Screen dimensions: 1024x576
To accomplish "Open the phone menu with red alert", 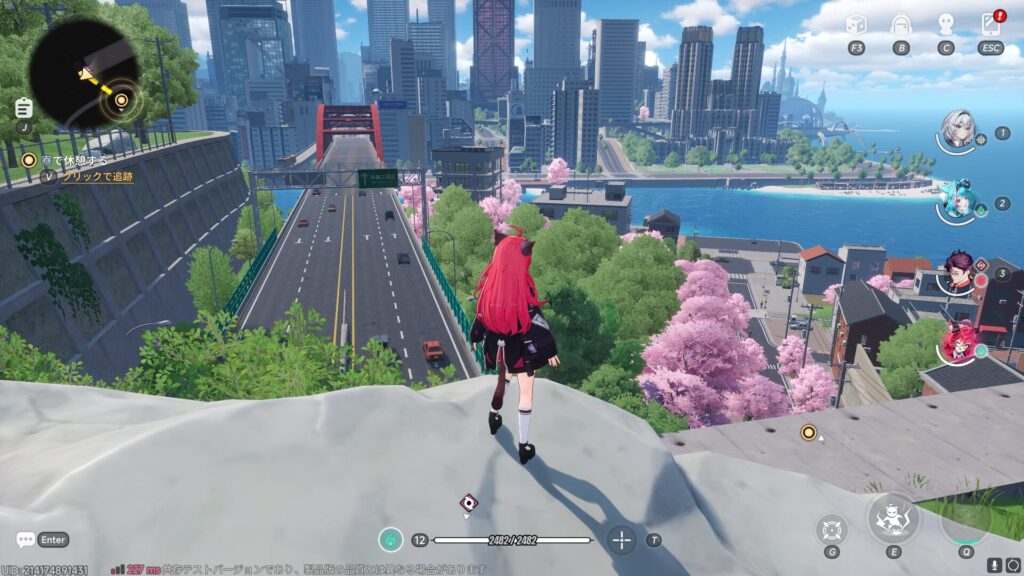I will pos(991,25).
